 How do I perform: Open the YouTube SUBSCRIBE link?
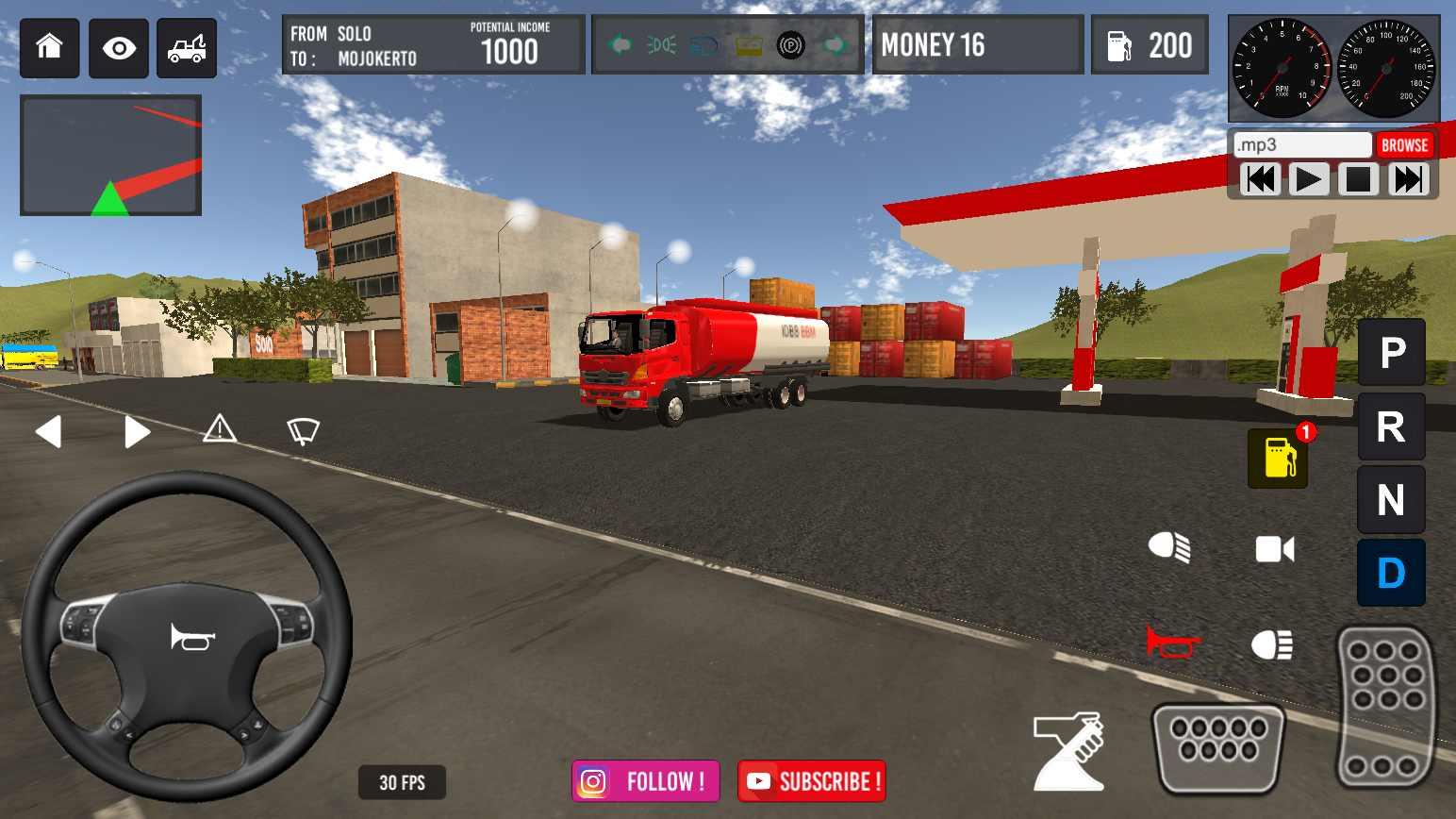(x=812, y=781)
